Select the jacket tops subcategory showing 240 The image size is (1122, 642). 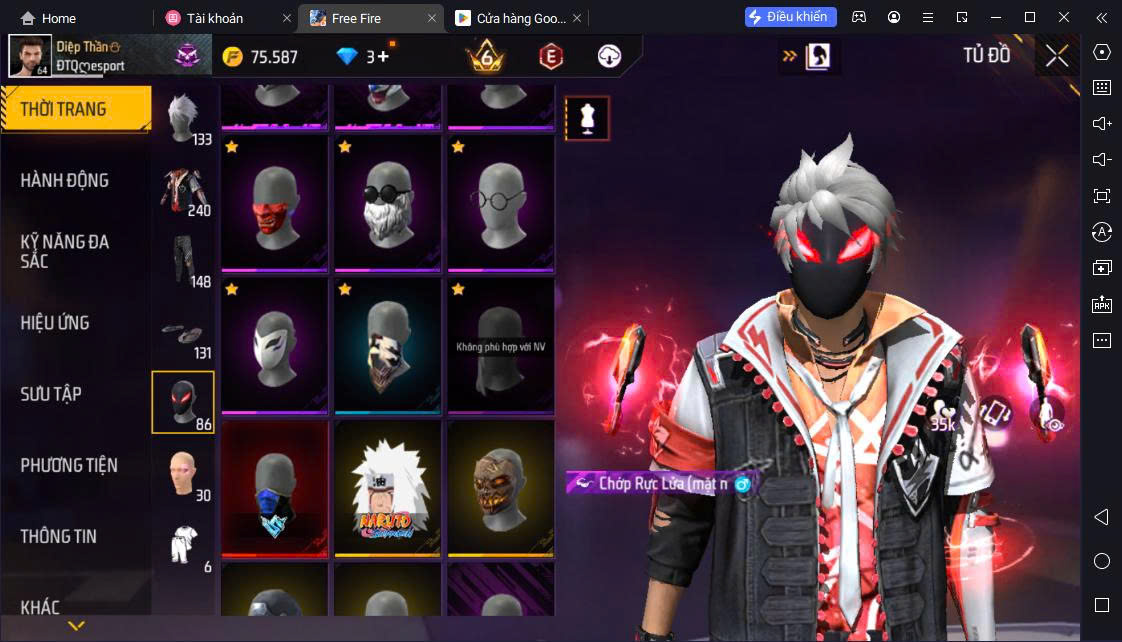pos(184,190)
